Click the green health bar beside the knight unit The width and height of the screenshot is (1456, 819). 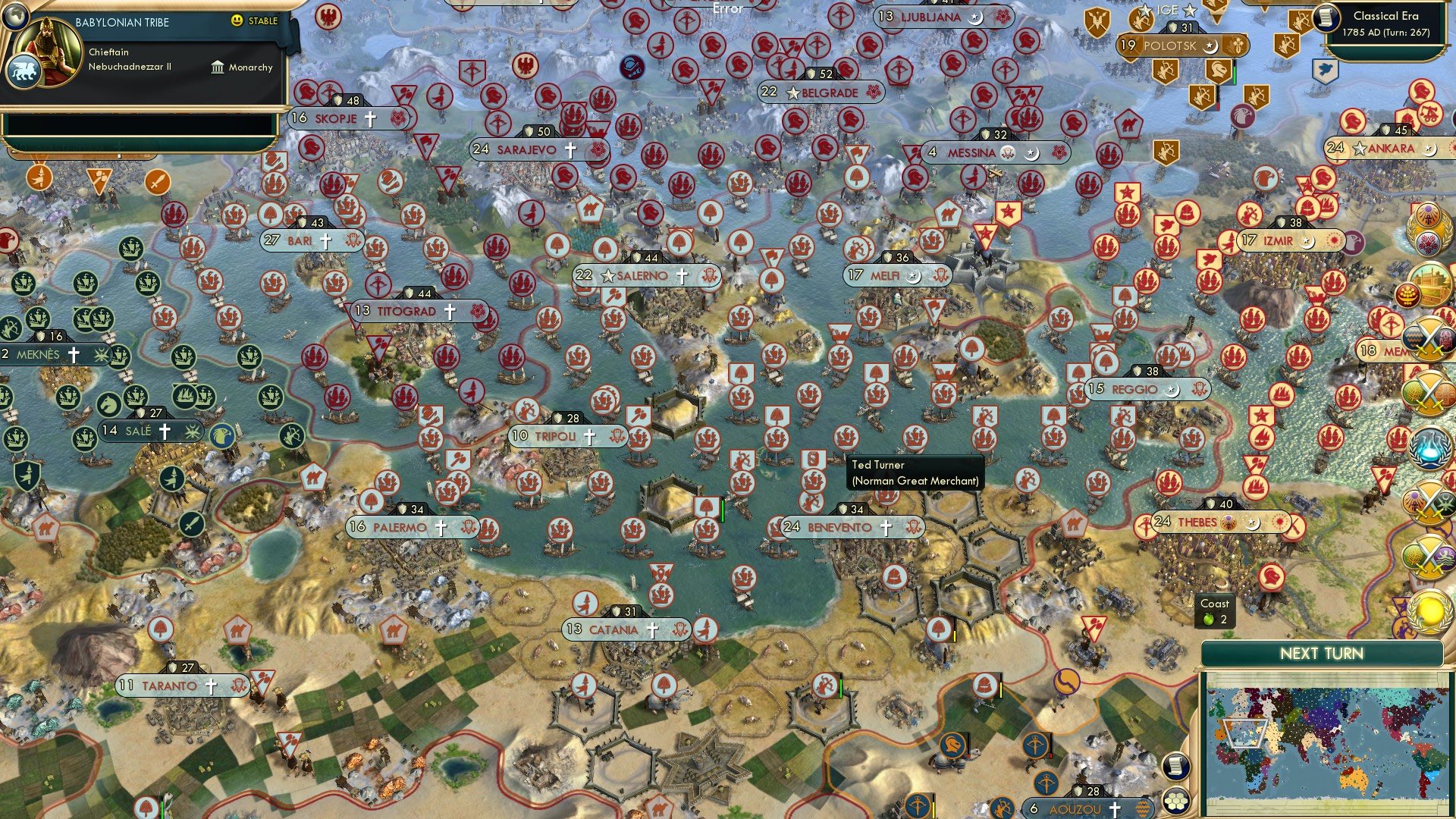(1235, 72)
